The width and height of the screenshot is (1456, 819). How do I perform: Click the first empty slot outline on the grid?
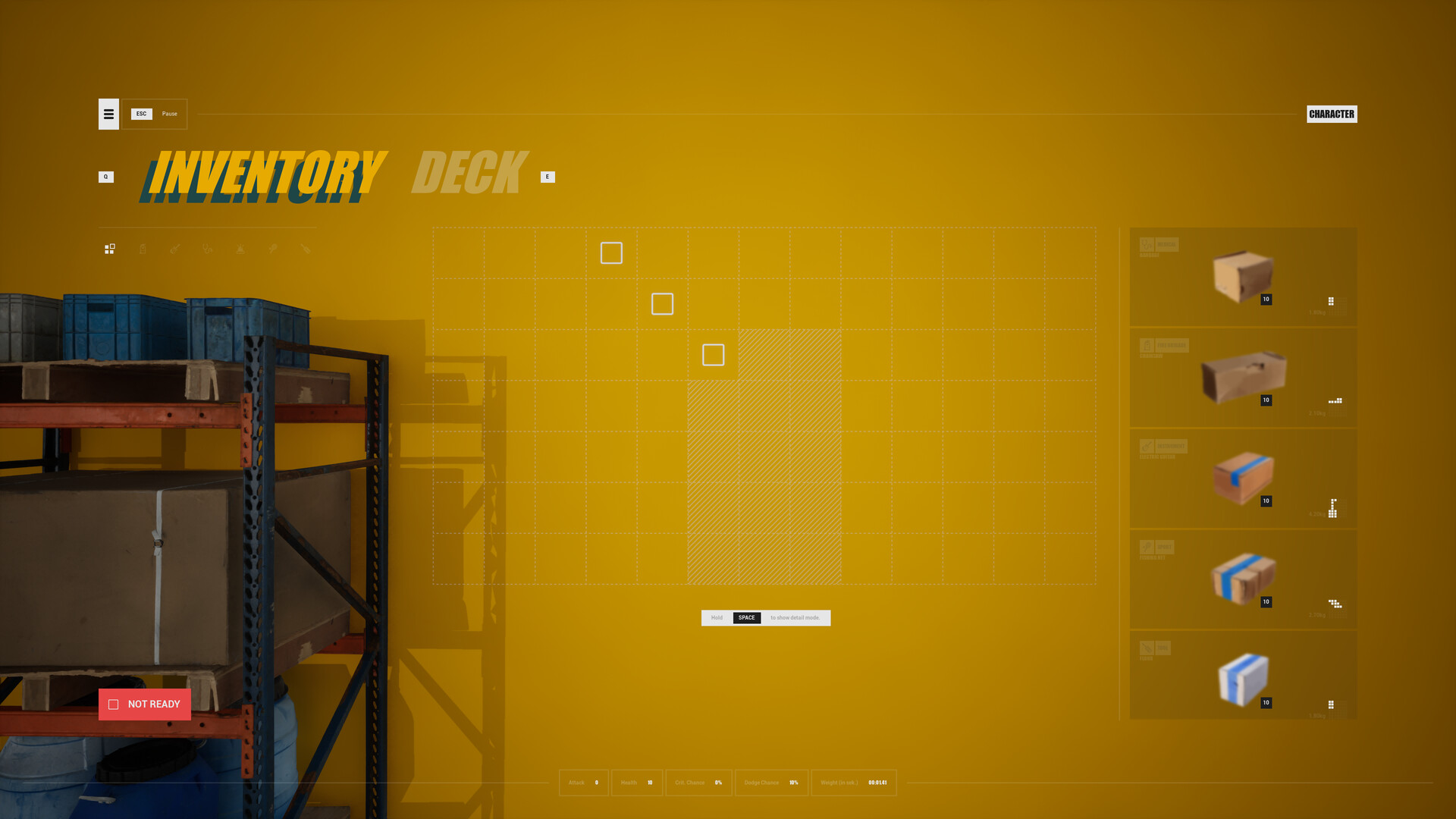[611, 253]
